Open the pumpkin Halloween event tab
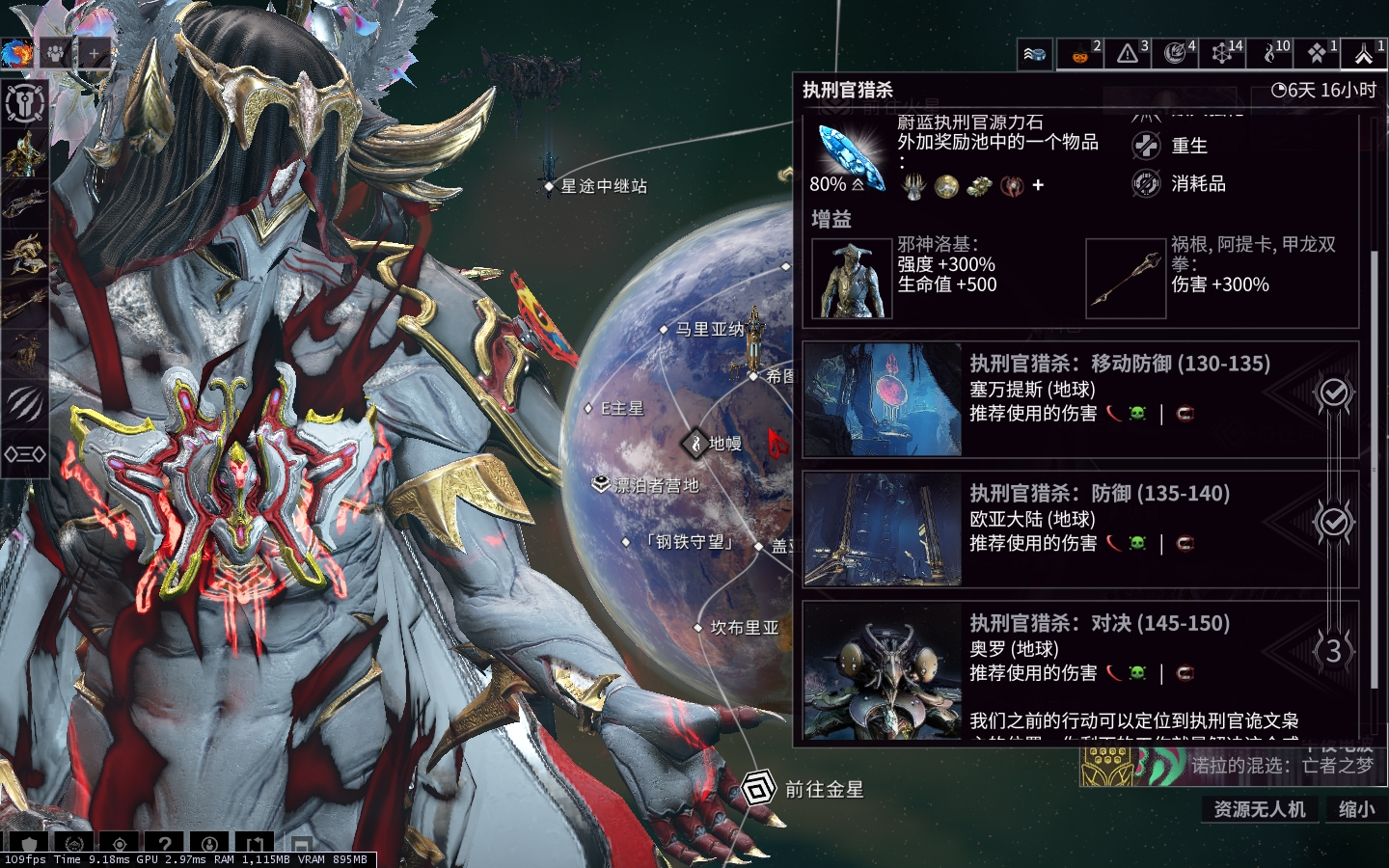Viewport: 1389px width, 868px height. pos(1080,54)
